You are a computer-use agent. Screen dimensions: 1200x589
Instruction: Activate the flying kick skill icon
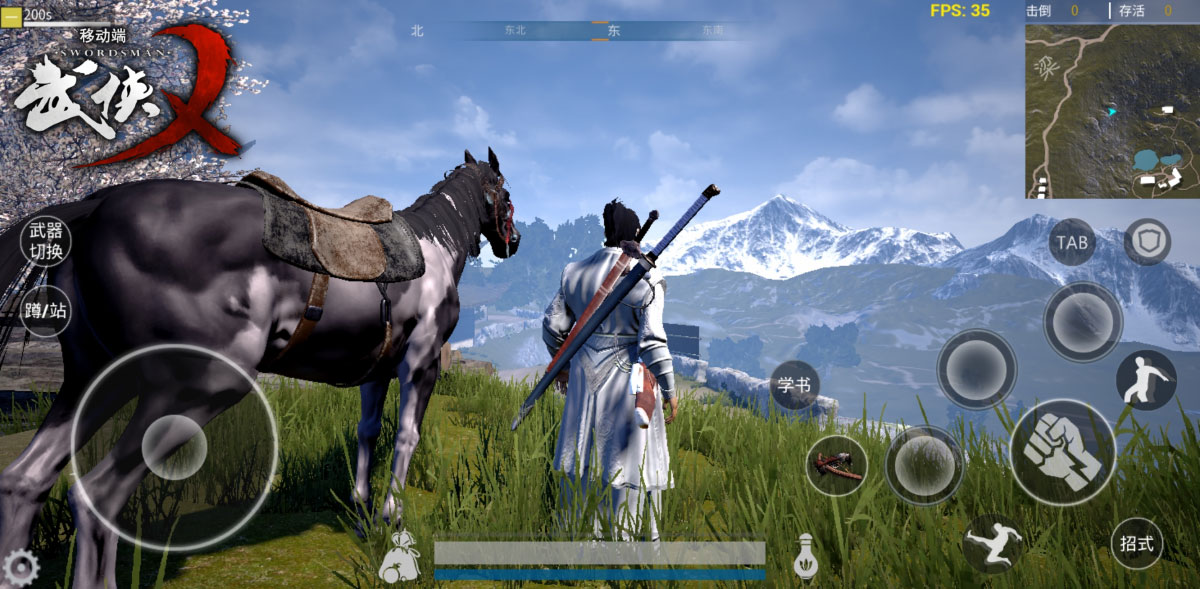[x=992, y=544]
